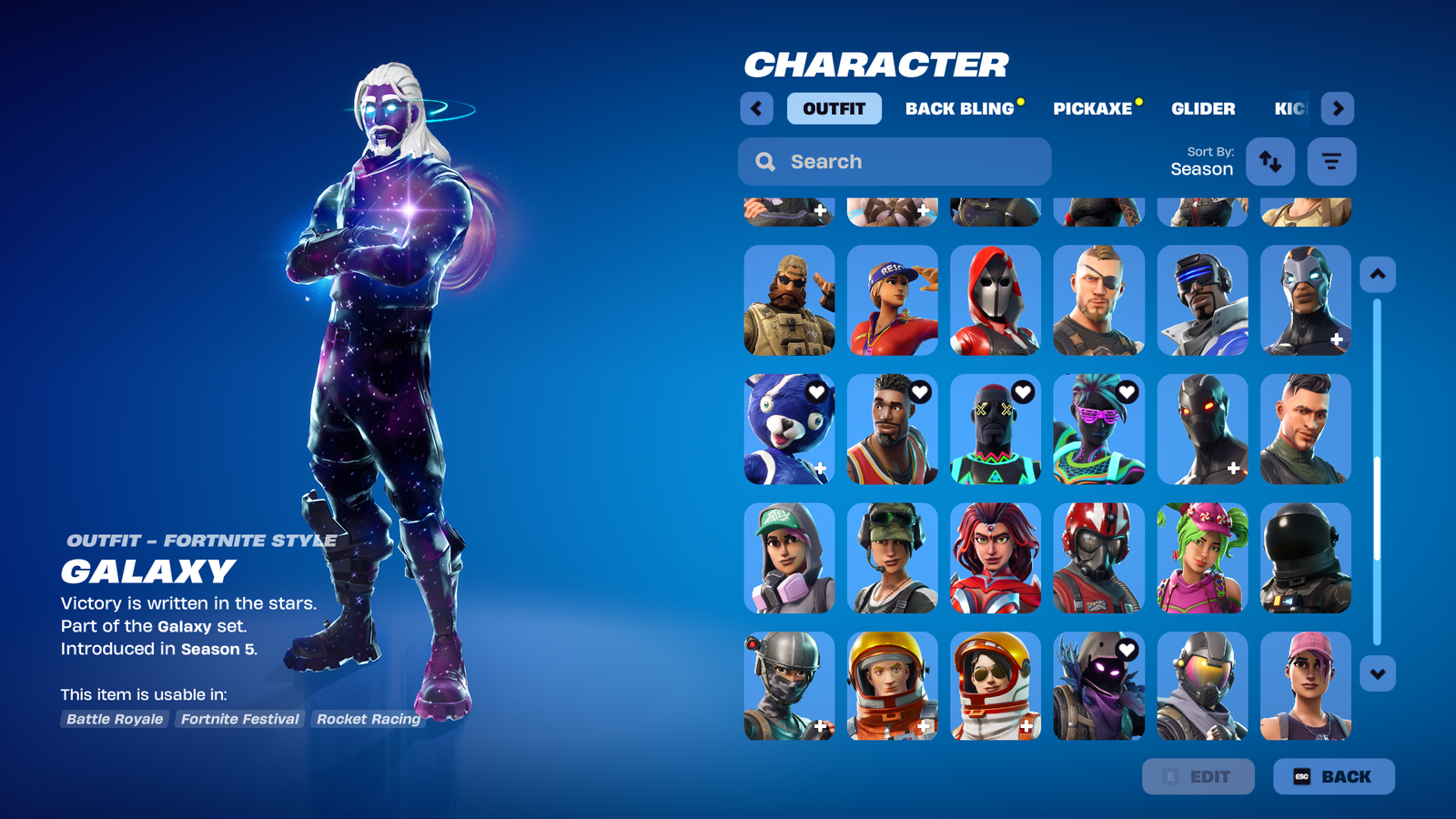Click the left arrow on the category tab bar
The height and width of the screenshot is (819, 1456).
point(756,108)
